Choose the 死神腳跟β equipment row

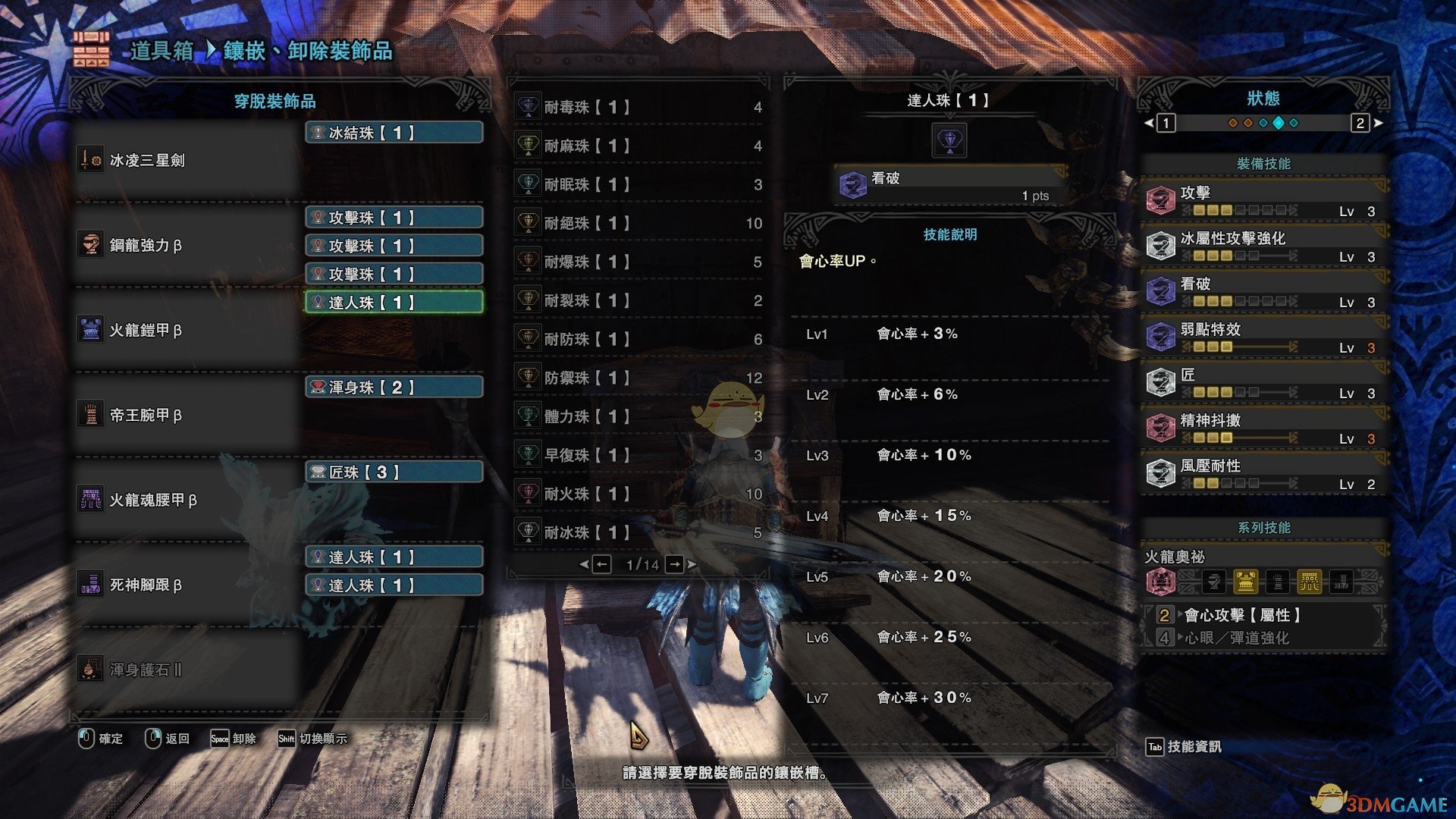[186, 585]
